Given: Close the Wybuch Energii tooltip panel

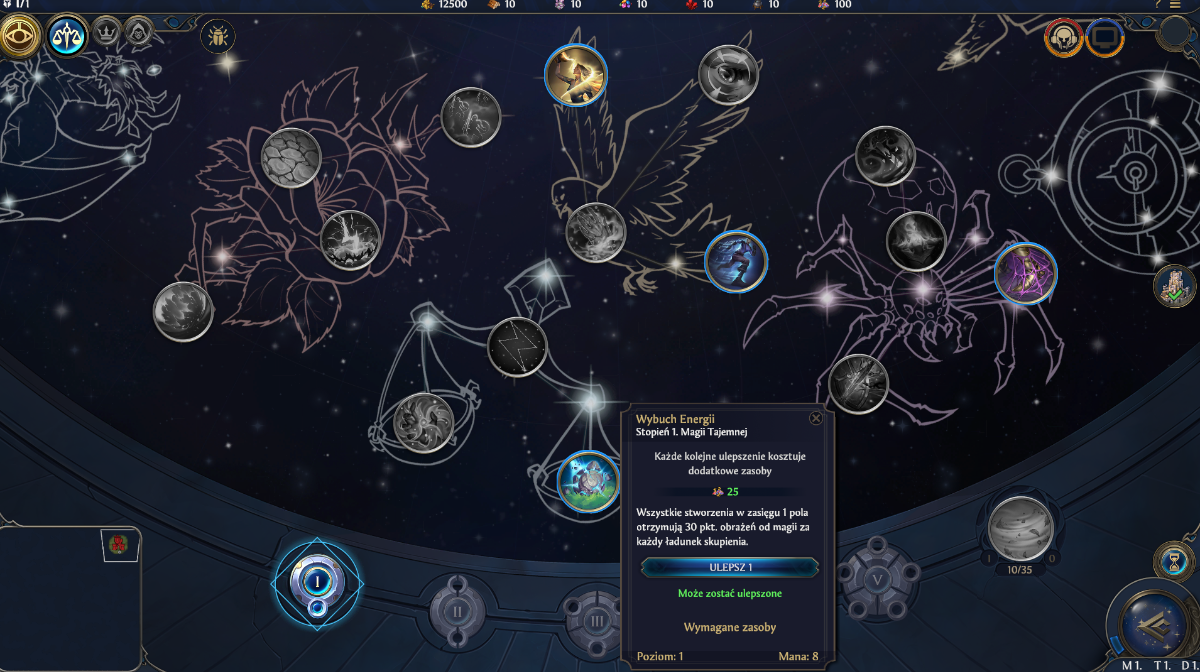Looking at the screenshot, I should [816, 419].
